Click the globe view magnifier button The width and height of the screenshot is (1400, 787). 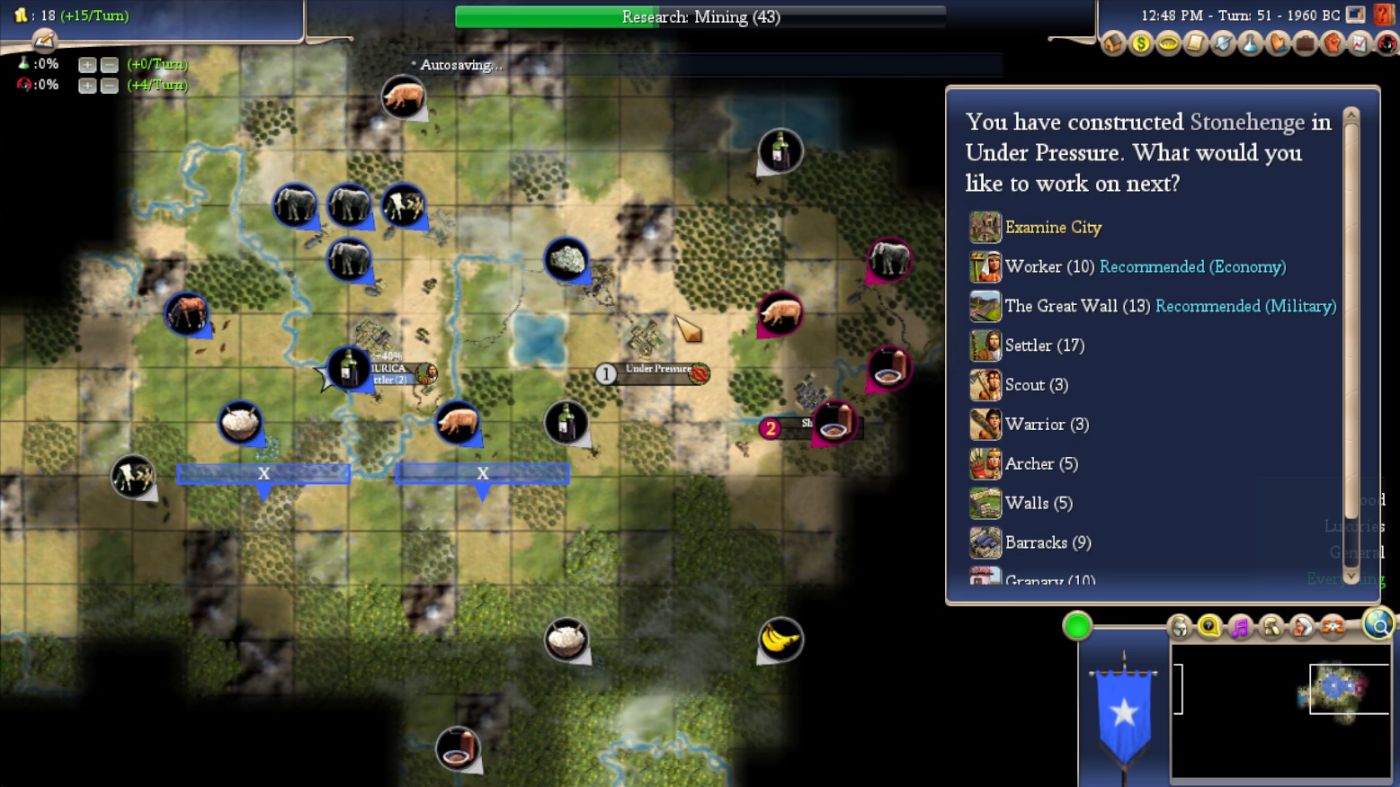pyautogui.click(x=1378, y=625)
